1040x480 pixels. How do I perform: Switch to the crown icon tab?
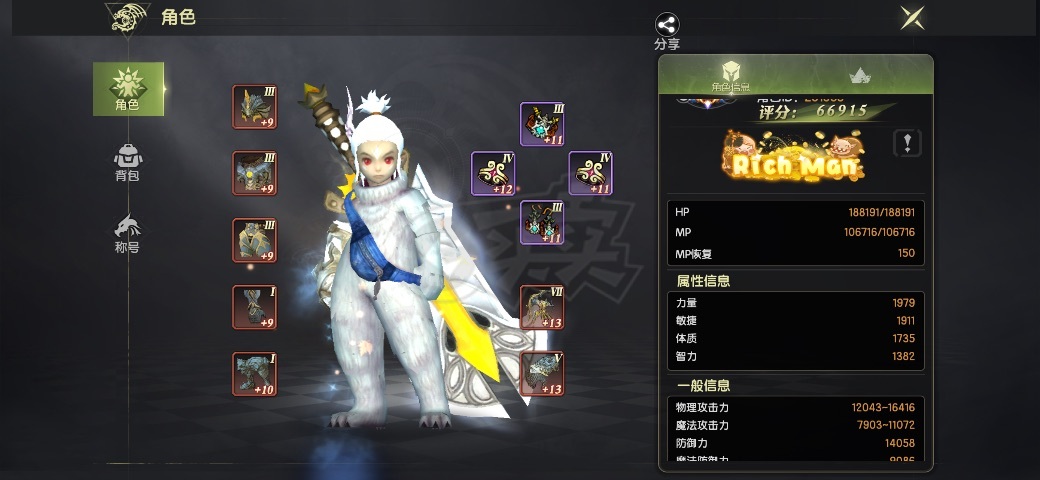859,75
